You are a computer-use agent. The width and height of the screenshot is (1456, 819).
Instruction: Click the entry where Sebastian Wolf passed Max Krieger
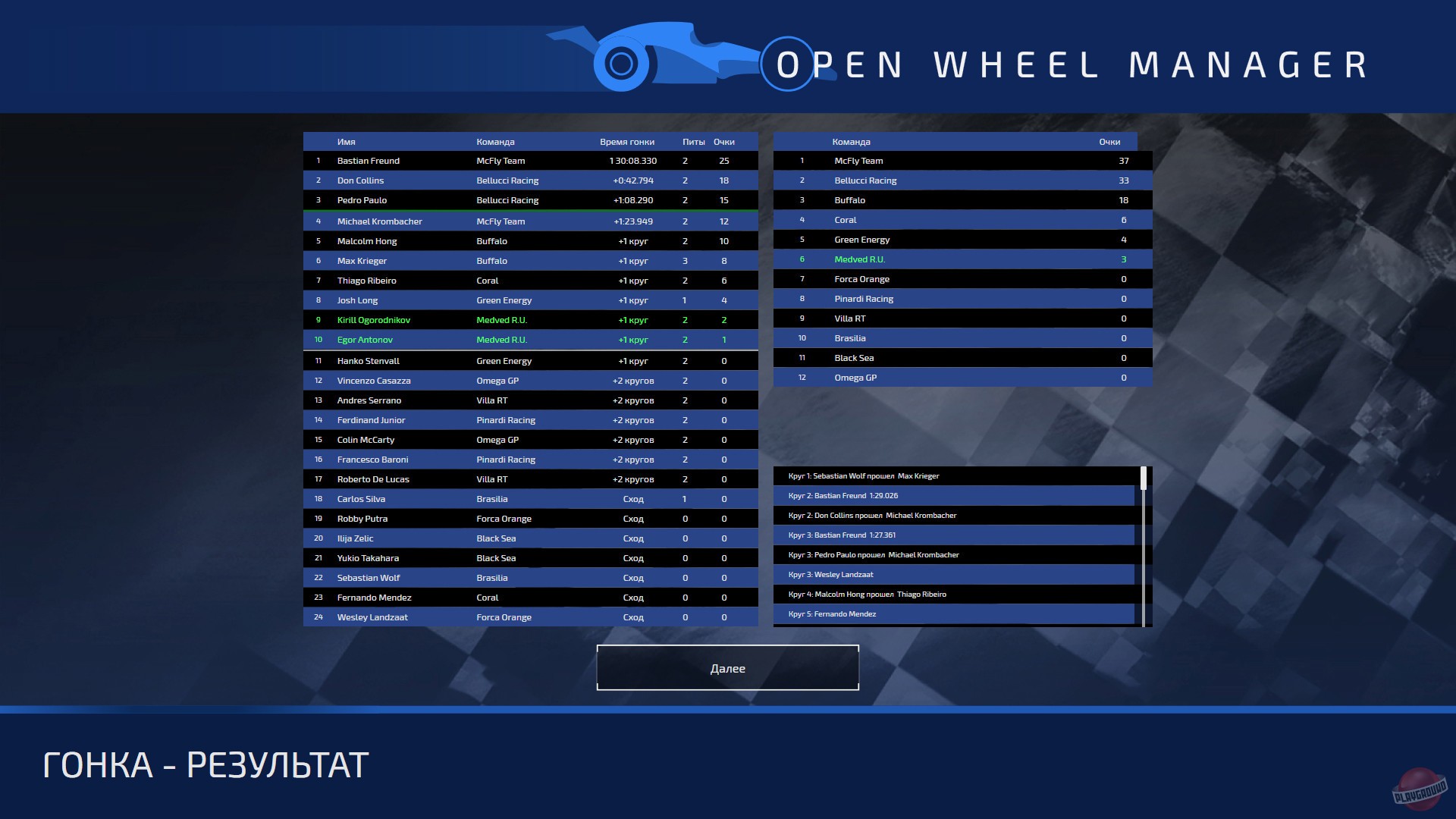tap(955, 475)
